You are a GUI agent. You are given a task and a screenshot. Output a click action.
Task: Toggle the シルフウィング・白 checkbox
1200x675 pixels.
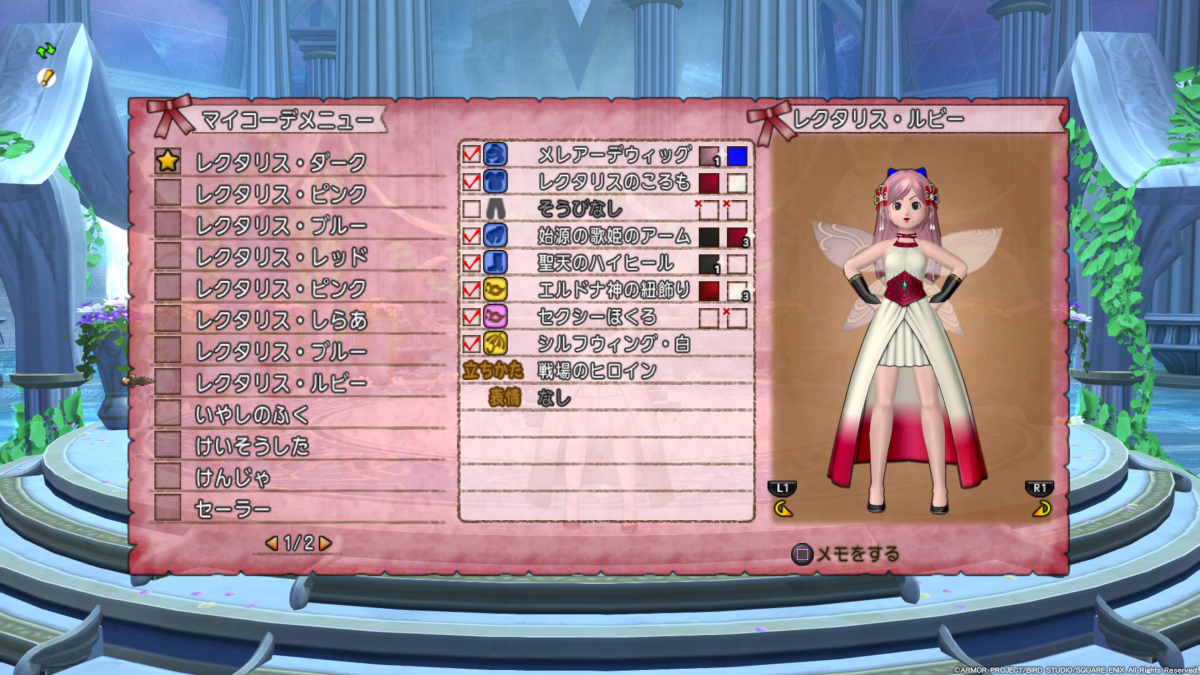[471, 344]
